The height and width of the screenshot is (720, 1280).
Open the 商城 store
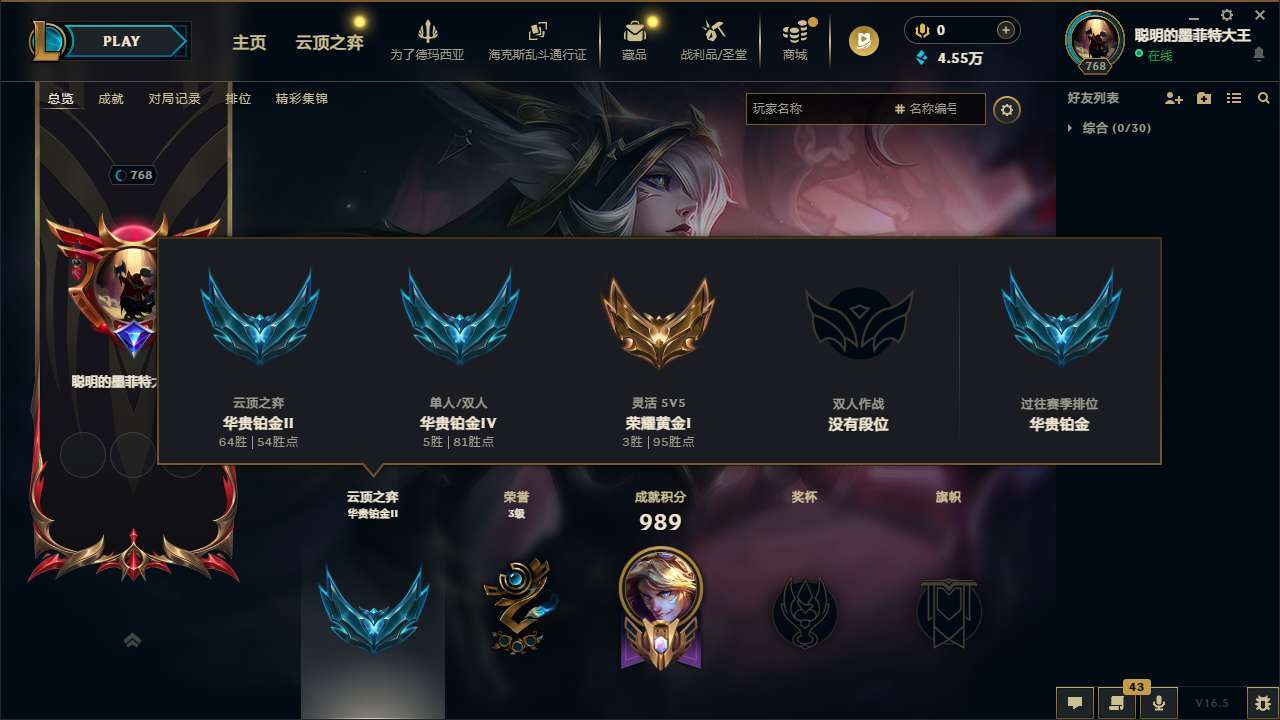[x=795, y=40]
